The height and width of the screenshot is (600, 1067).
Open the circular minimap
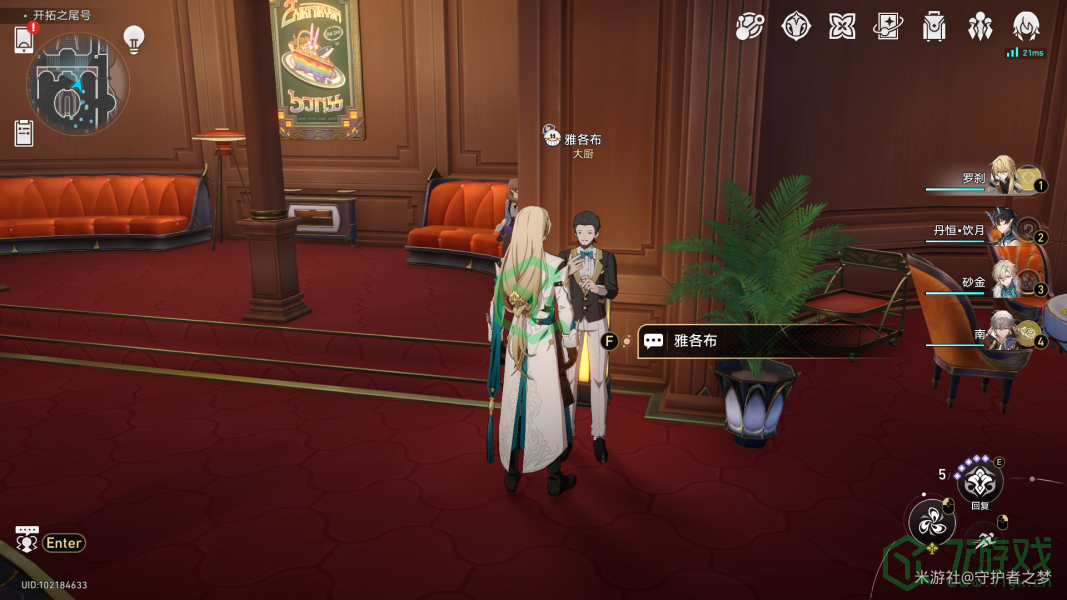[x=77, y=84]
